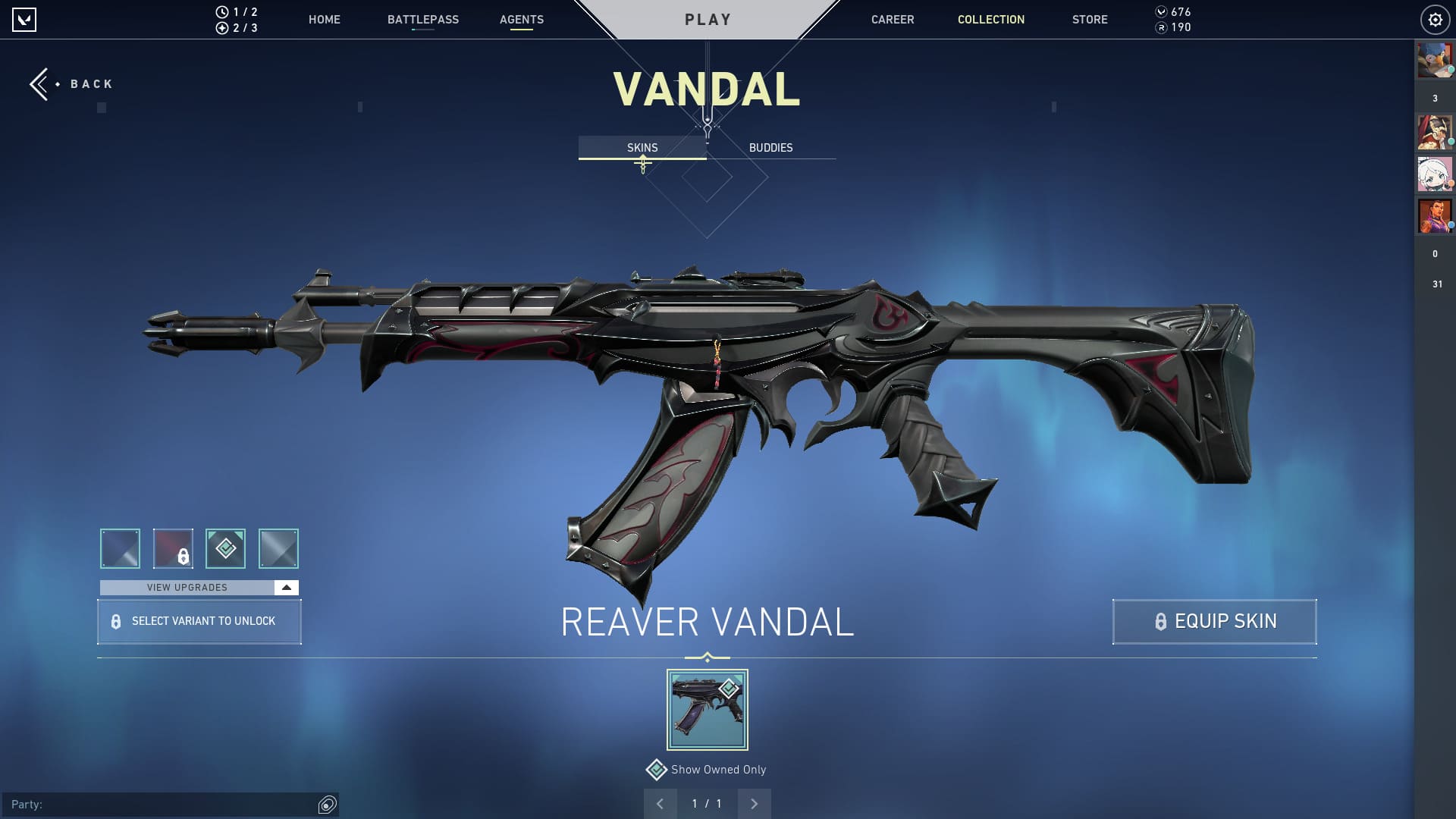Screen dimensions: 1456x819
Task: Collapse the VIEW UPGRADES panel arrow
Action: pyautogui.click(x=285, y=587)
